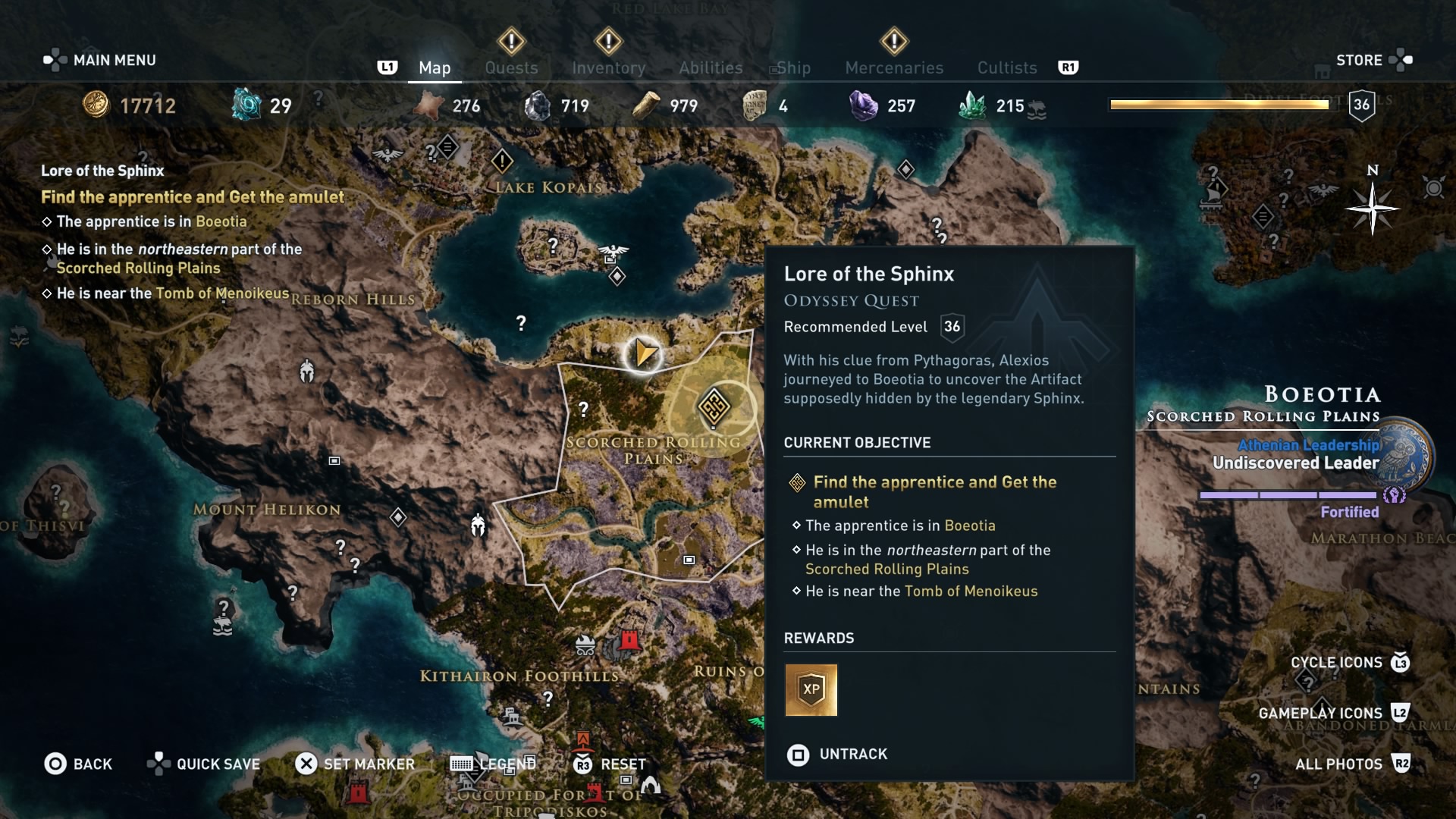This screenshot has height=819, width=1456.
Task: Click the XP reward icon
Action: pos(811,690)
